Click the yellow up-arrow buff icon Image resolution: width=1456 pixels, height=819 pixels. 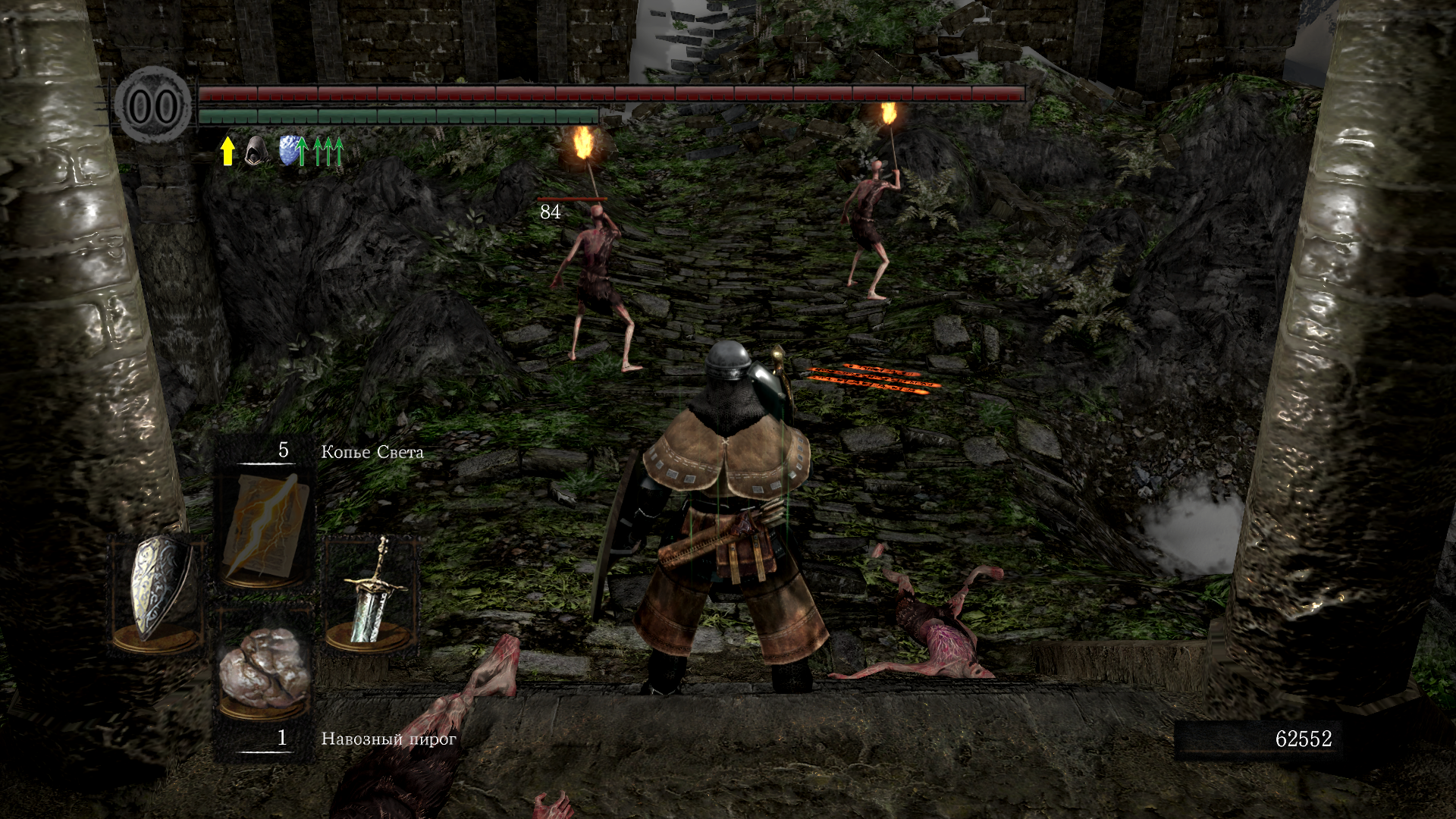point(227,151)
